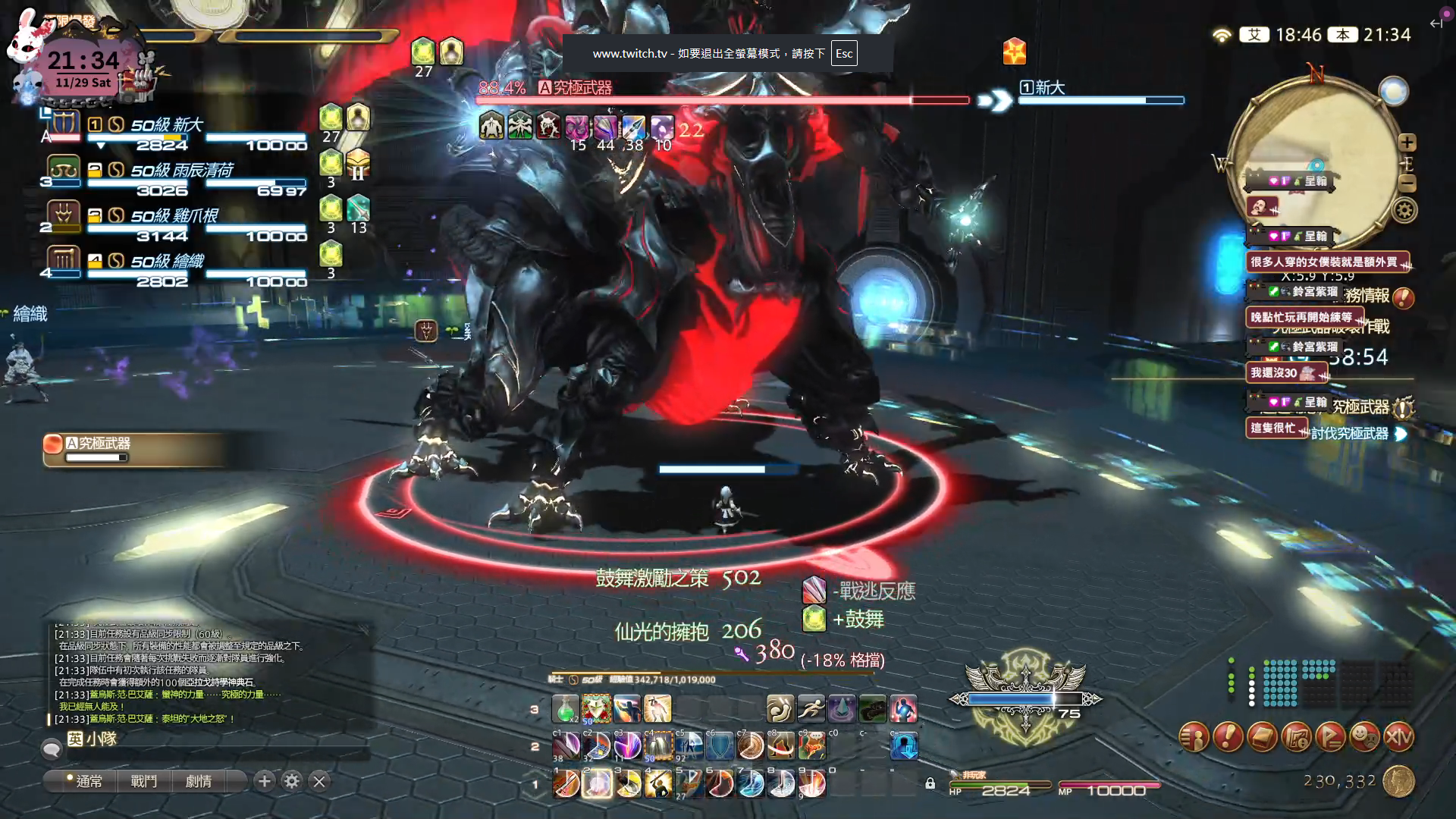1456x819 pixels.
Task: Switch to the 劇情 chat tab
Action: (199, 781)
